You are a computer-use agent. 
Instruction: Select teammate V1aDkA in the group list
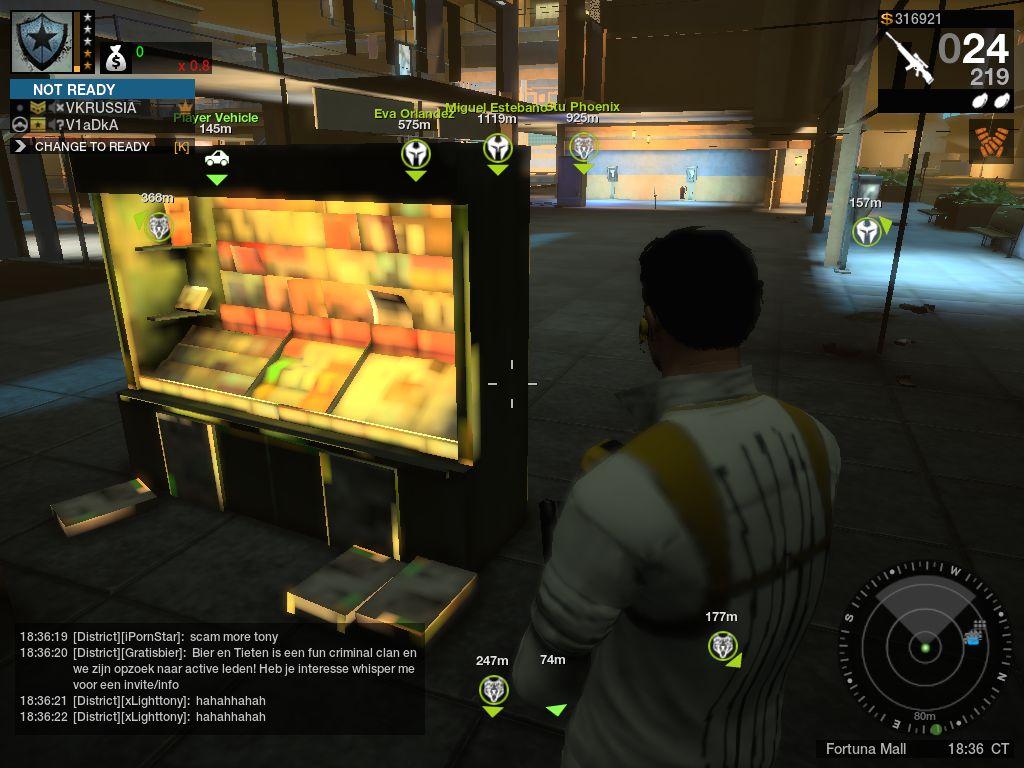(x=92, y=125)
